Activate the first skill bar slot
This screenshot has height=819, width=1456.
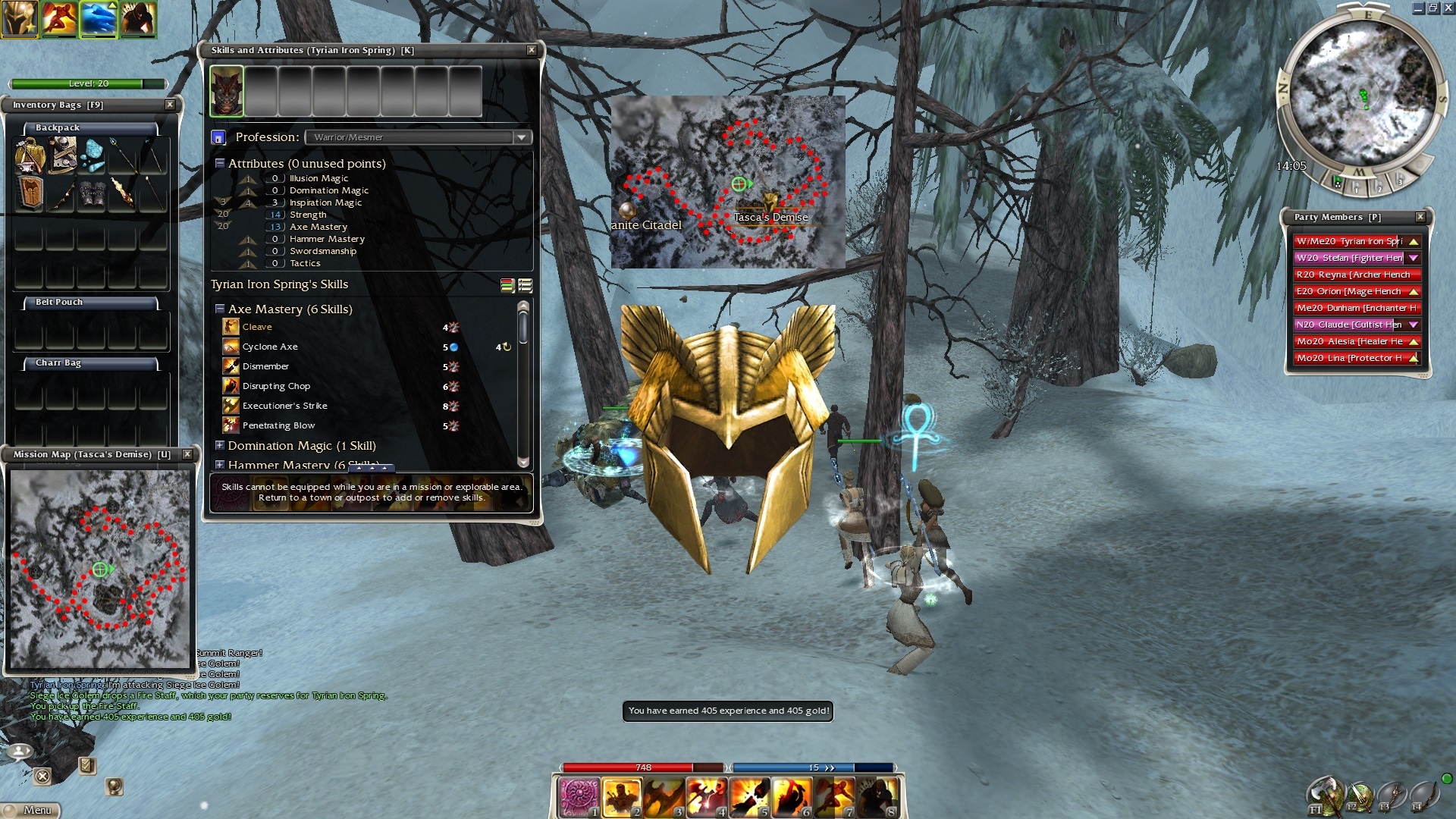tap(579, 798)
